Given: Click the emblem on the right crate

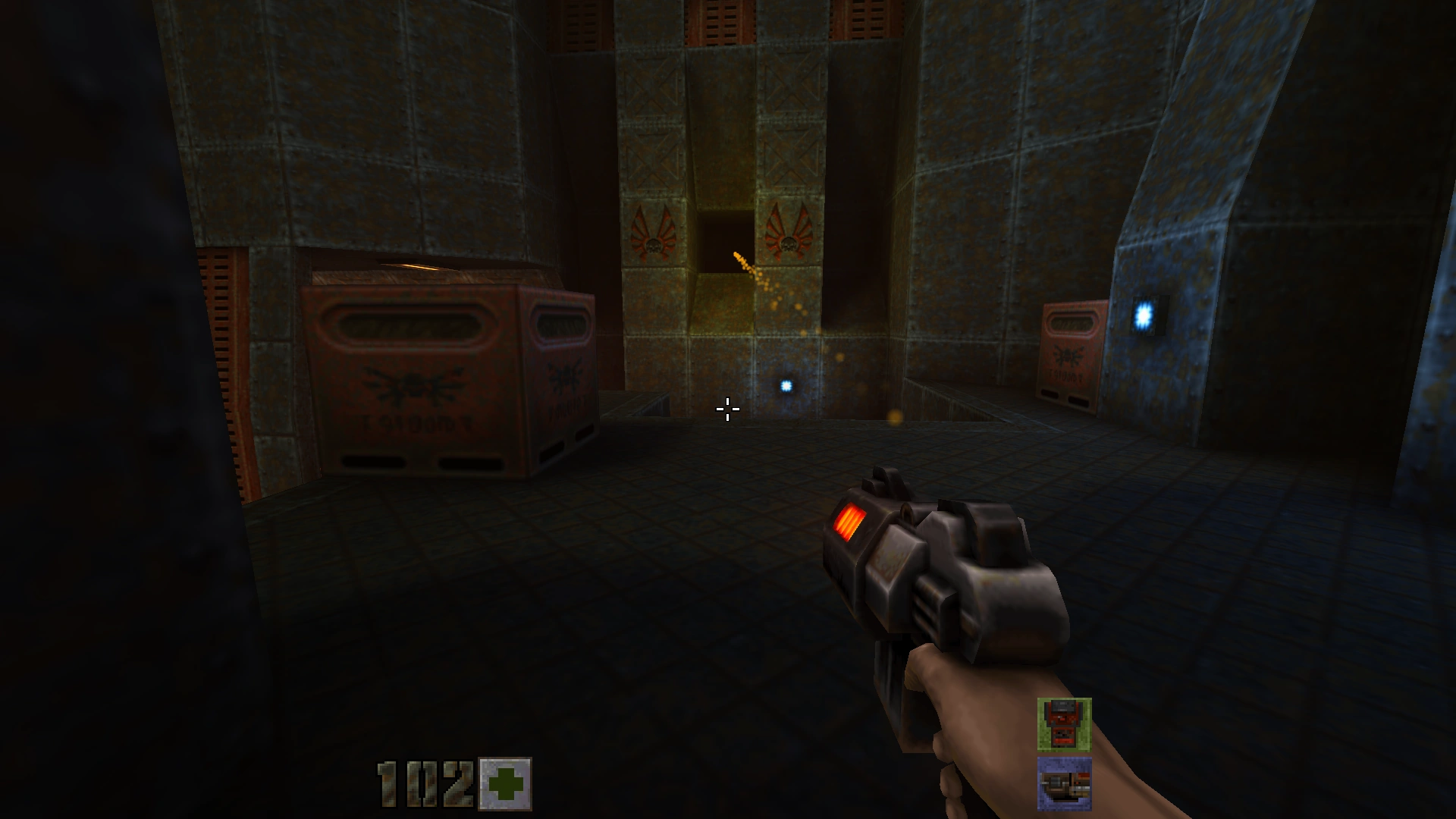Looking at the screenshot, I should click(x=1069, y=356).
